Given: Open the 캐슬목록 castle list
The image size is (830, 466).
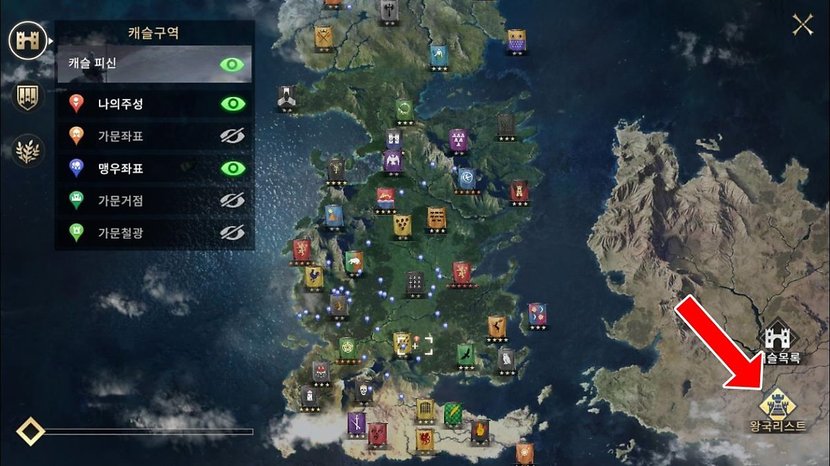Looking at the screenshot, I should pyautogui.click(x=780, y=341).
